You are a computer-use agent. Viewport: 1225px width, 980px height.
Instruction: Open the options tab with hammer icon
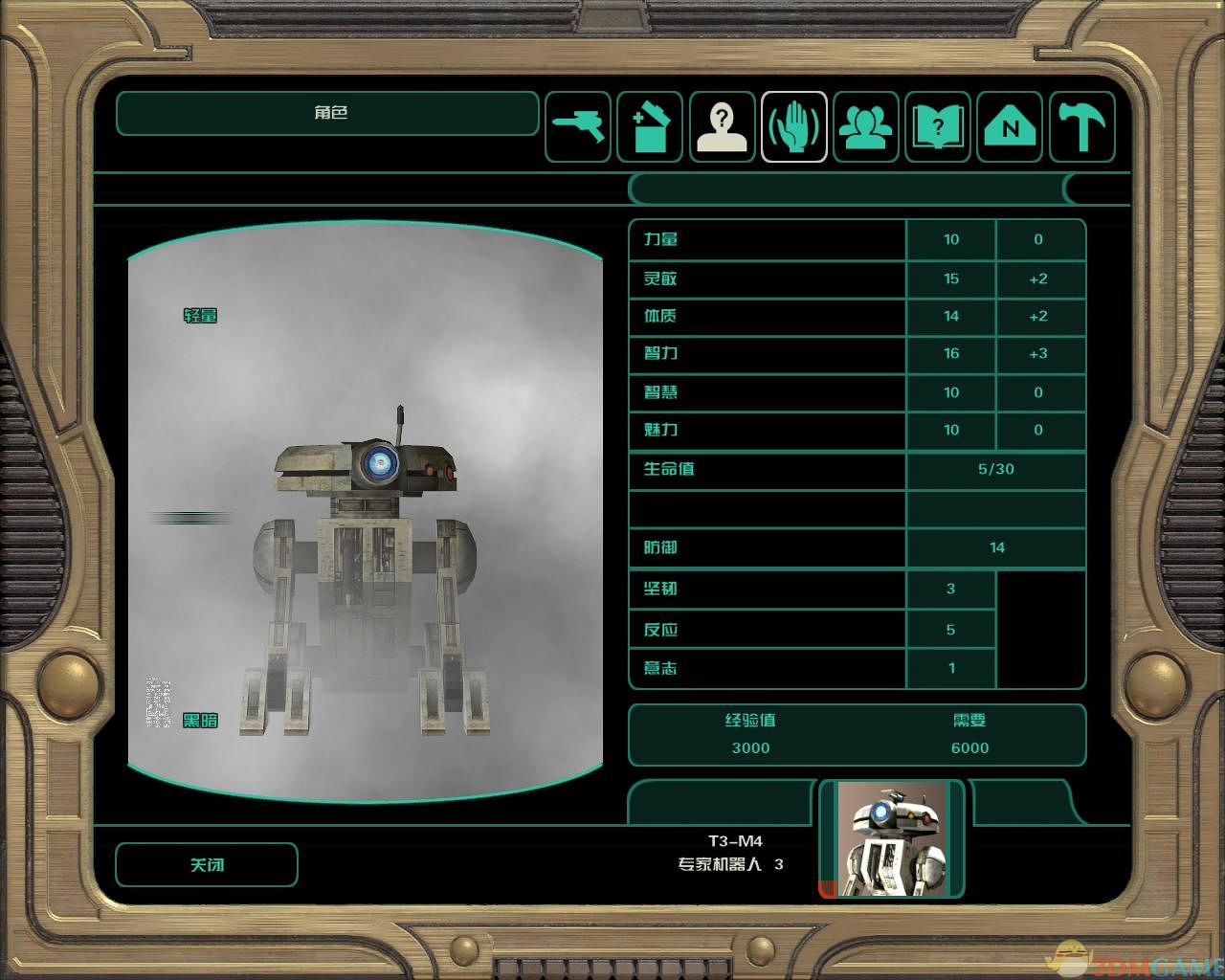coord(1082,126)
